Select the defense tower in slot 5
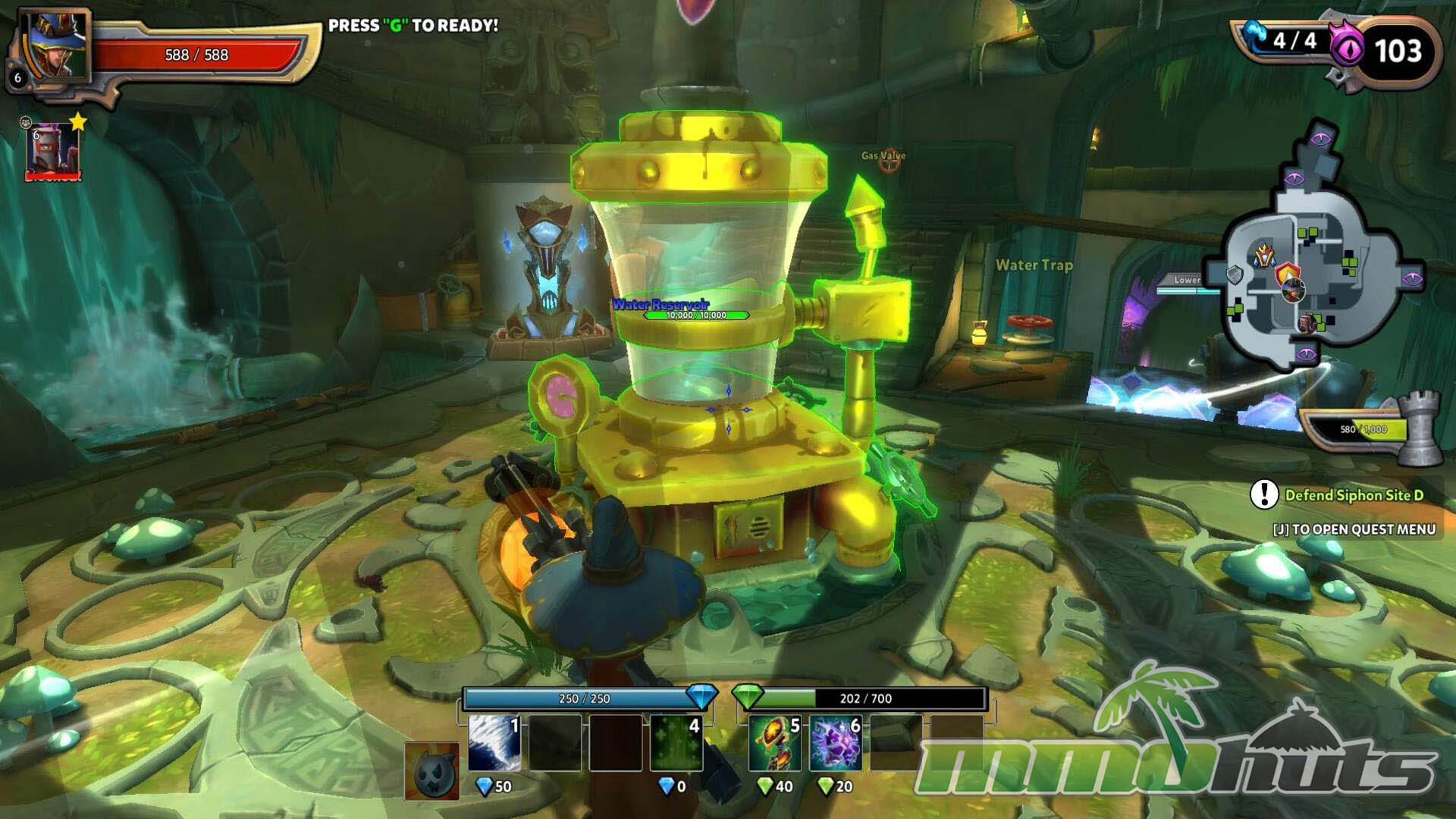 pyautogui.click(x=774, y=743)
